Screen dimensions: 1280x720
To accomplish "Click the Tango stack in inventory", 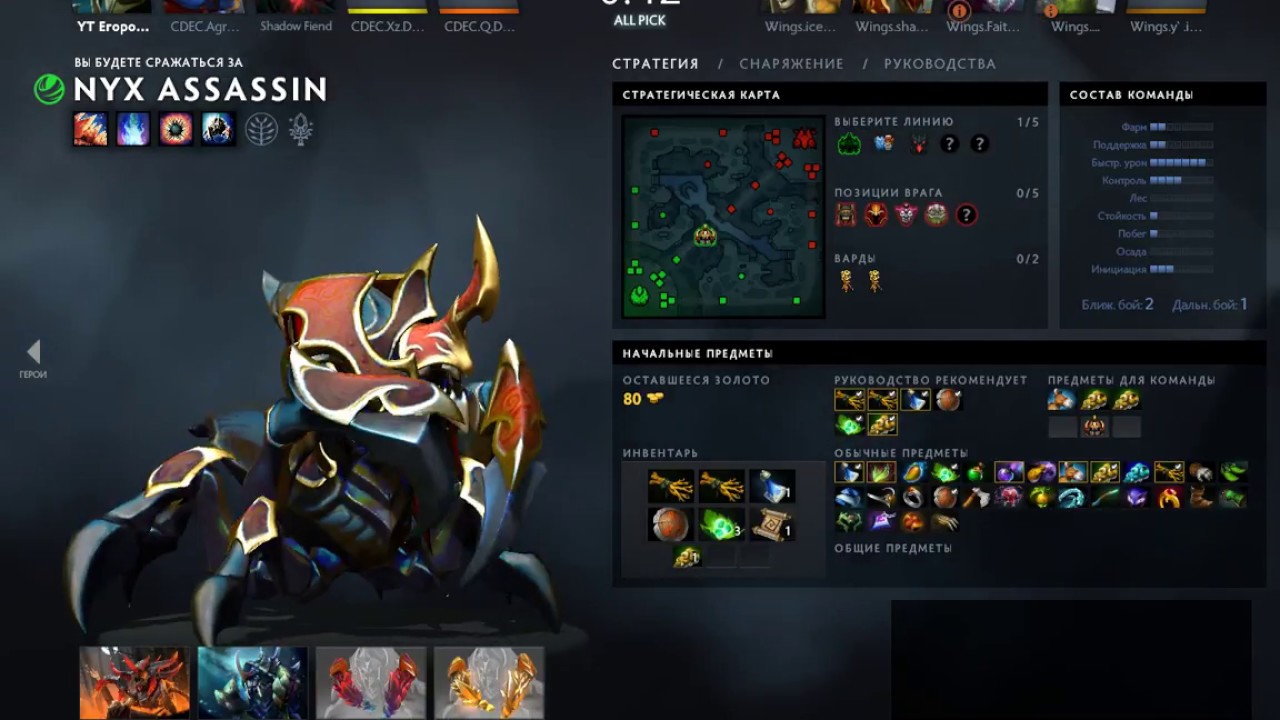I will tap(721, 525).
